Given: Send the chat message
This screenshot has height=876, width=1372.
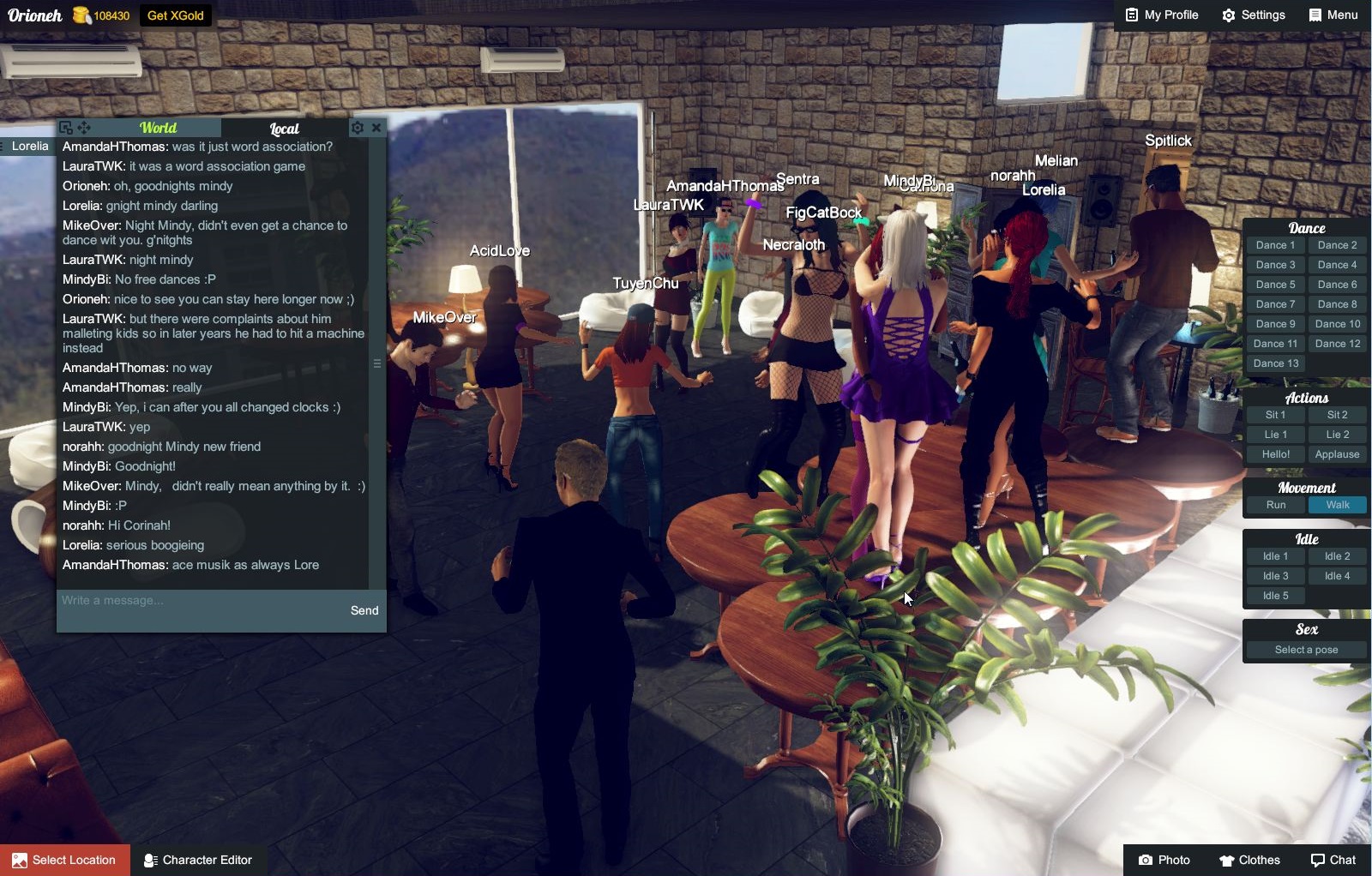Looking at the screenshot, I should click(364, 610).
